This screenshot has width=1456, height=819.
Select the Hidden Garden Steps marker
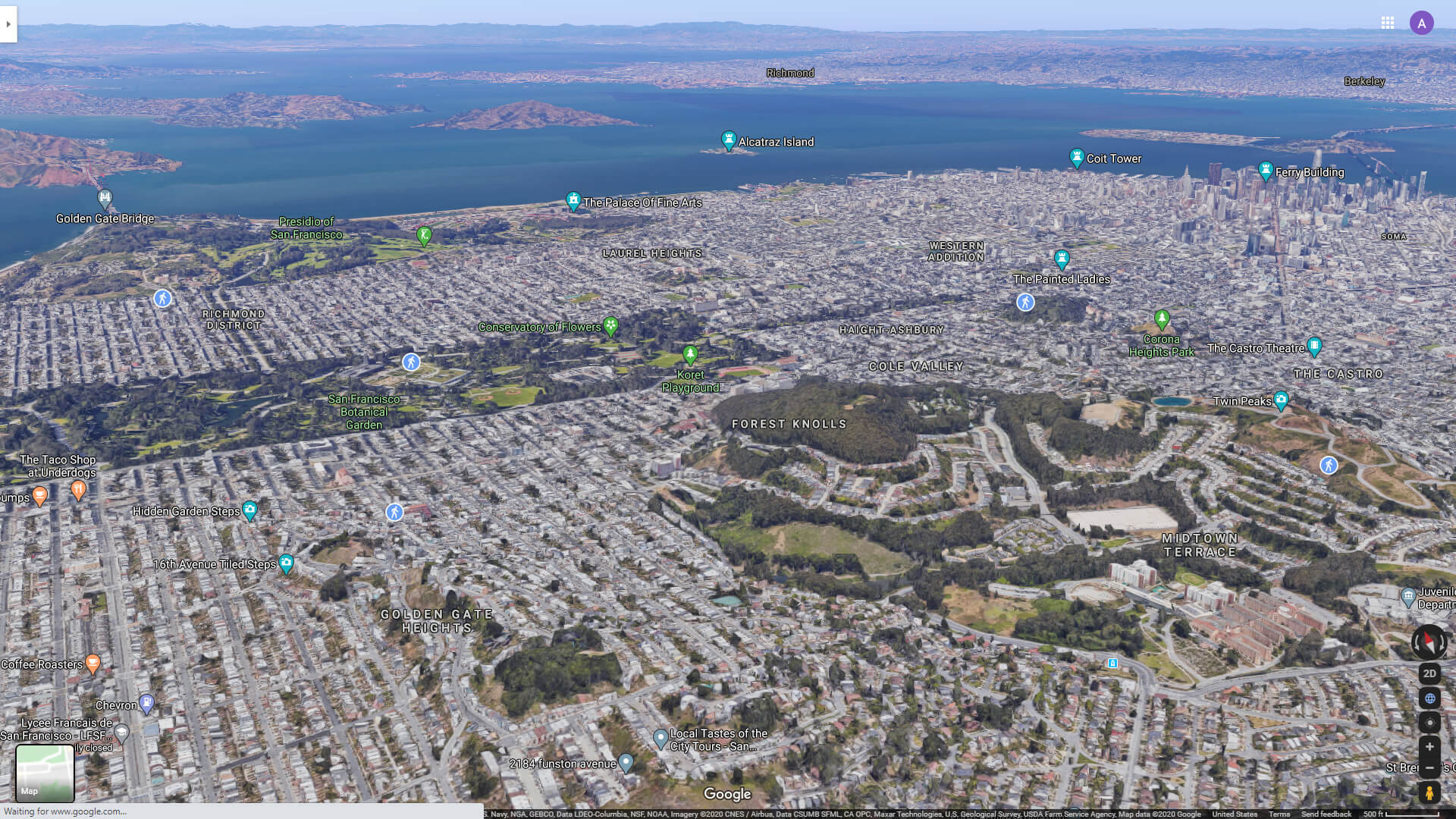(x=250, y=509)
